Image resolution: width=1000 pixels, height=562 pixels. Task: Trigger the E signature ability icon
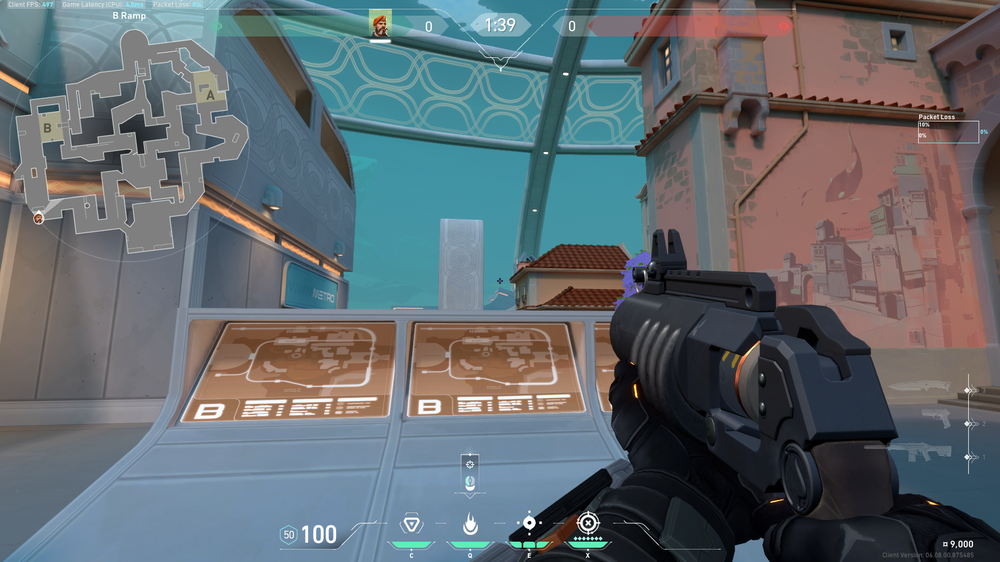point(529,524)
